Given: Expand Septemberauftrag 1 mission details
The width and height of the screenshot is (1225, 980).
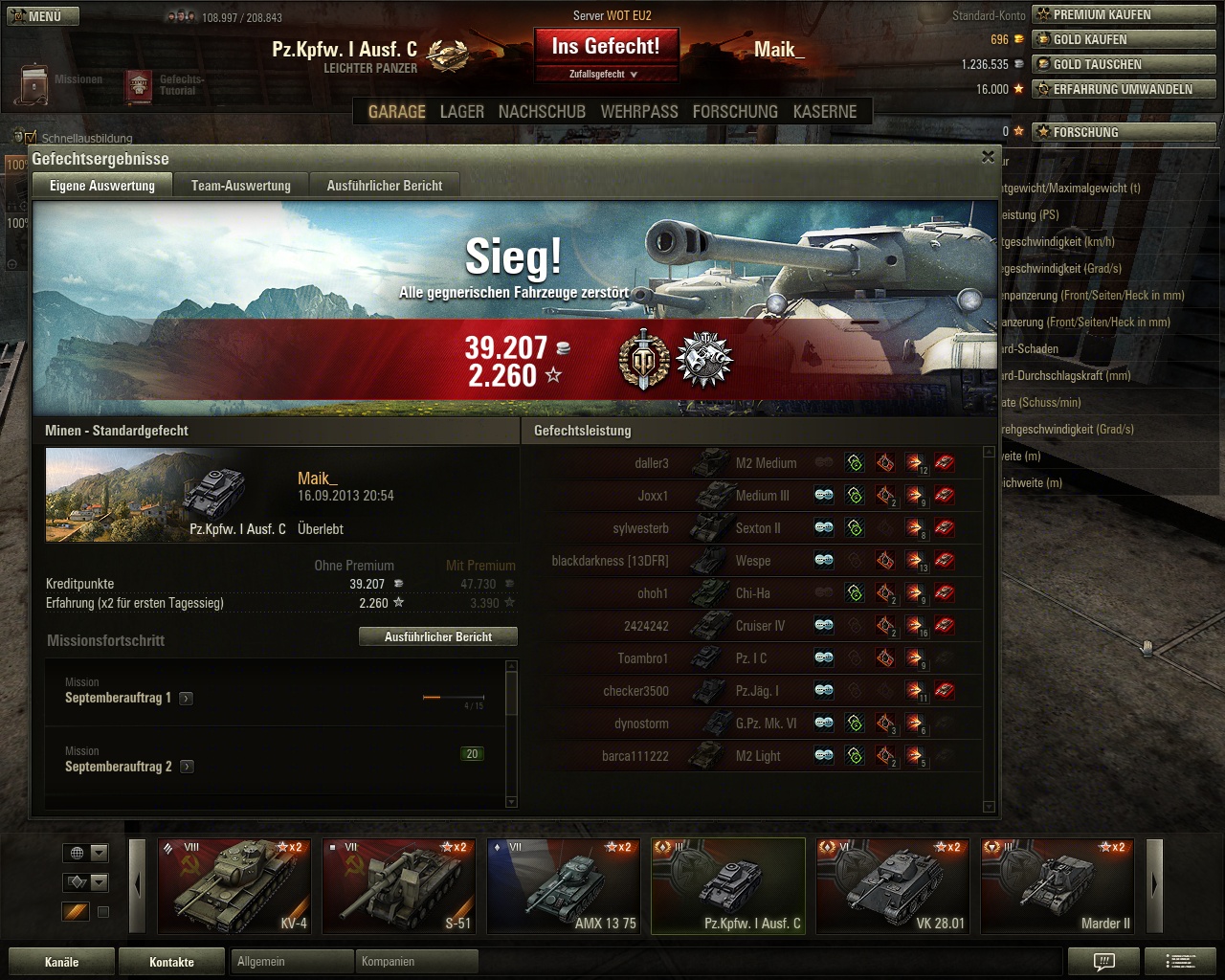Looking at the screenshot, I should click(187, 699).
